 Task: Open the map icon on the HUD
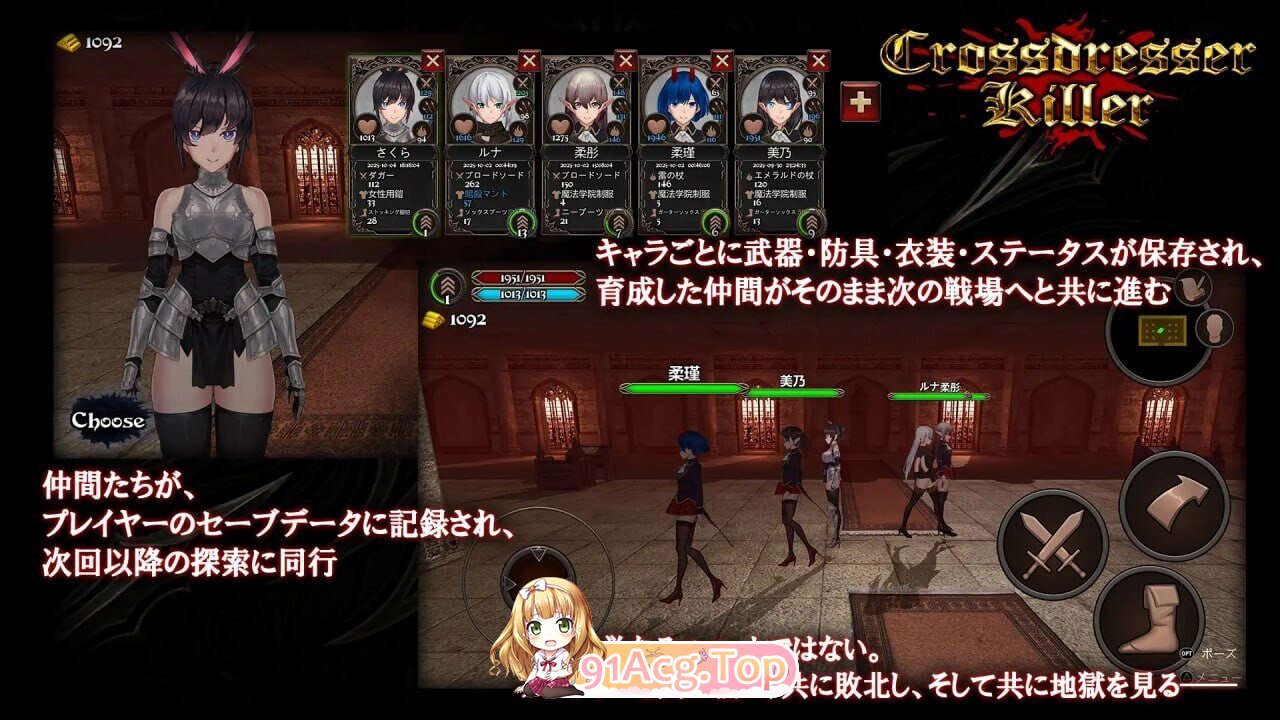[1162, 331]
